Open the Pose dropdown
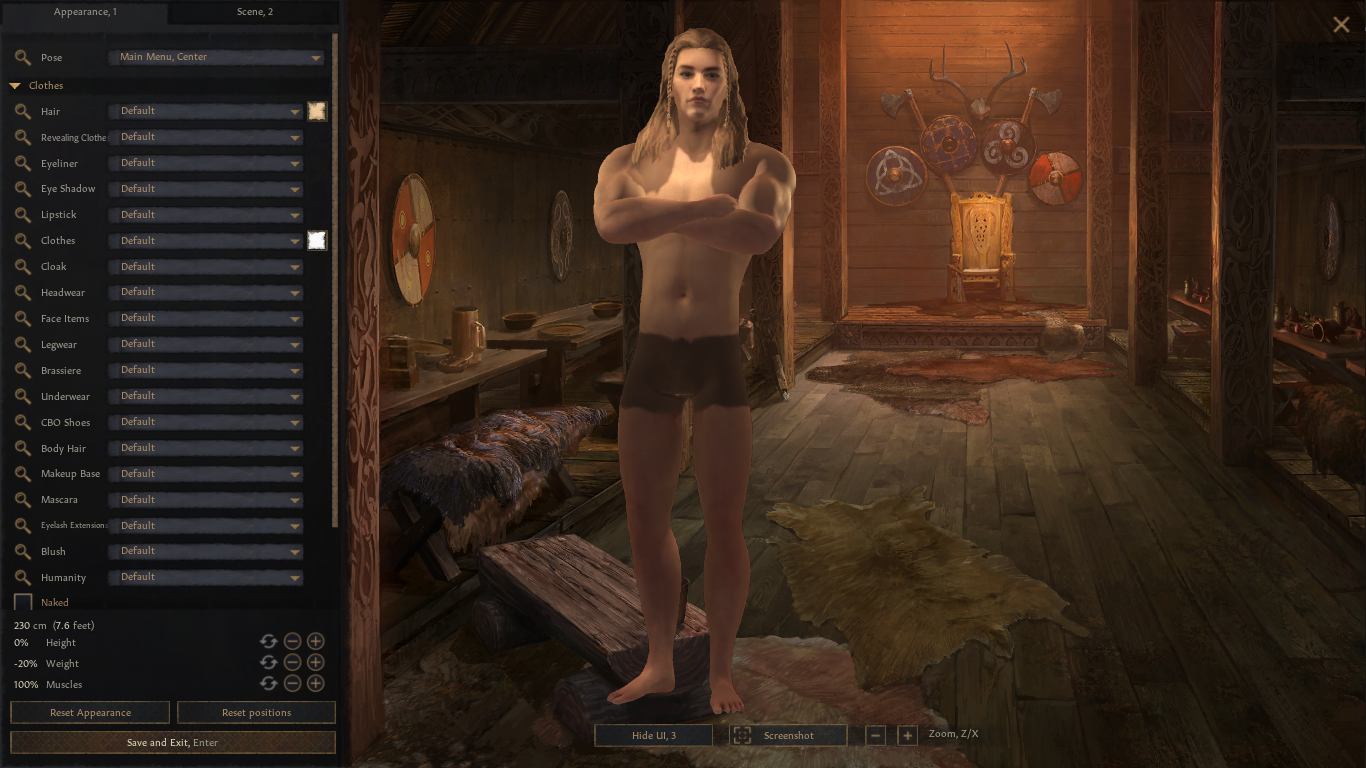Image resolution: width=1366 pixels, height=768 pixels. tap(215, 58)
